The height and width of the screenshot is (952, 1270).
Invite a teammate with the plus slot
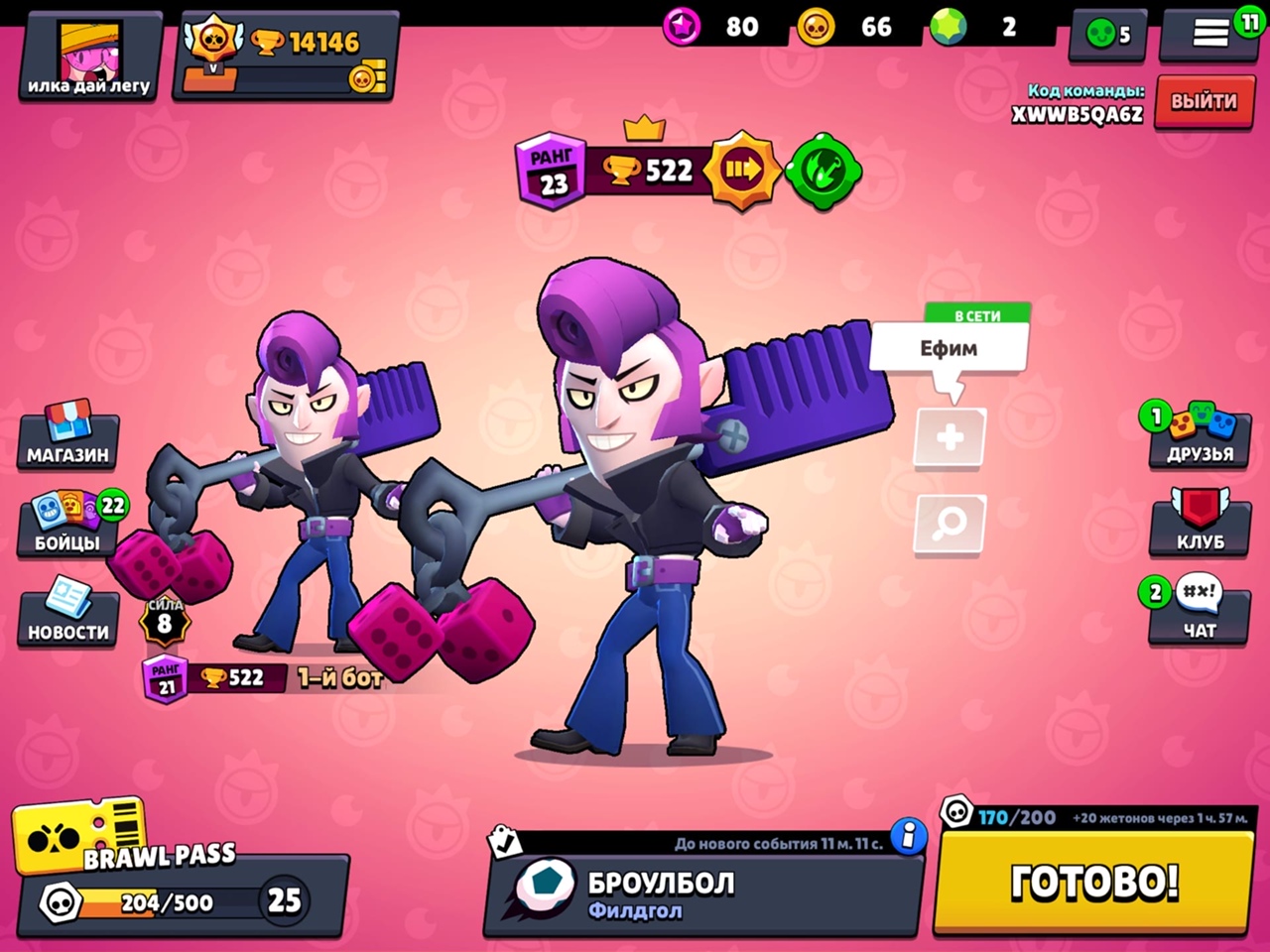950,437
